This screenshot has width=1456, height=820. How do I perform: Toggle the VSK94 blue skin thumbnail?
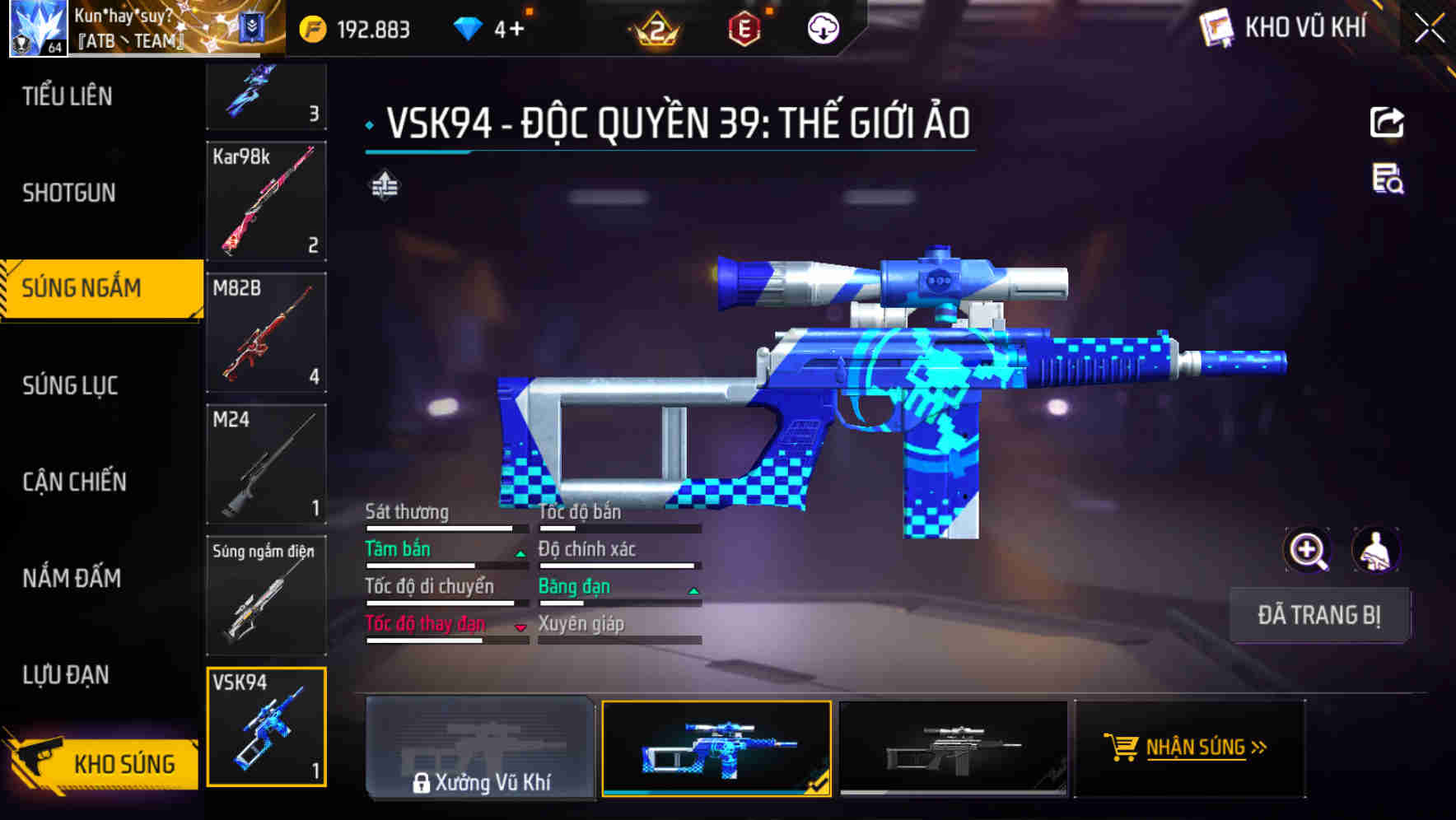pos(716,749)
